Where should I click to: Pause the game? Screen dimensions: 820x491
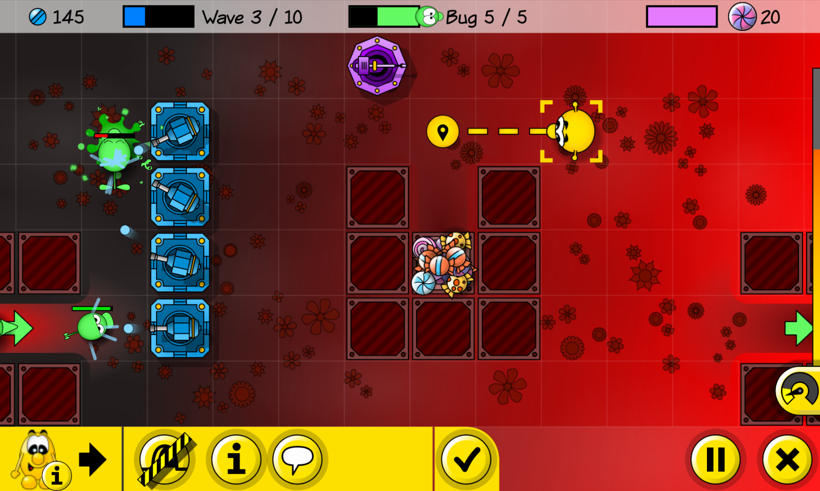[715, 459]
